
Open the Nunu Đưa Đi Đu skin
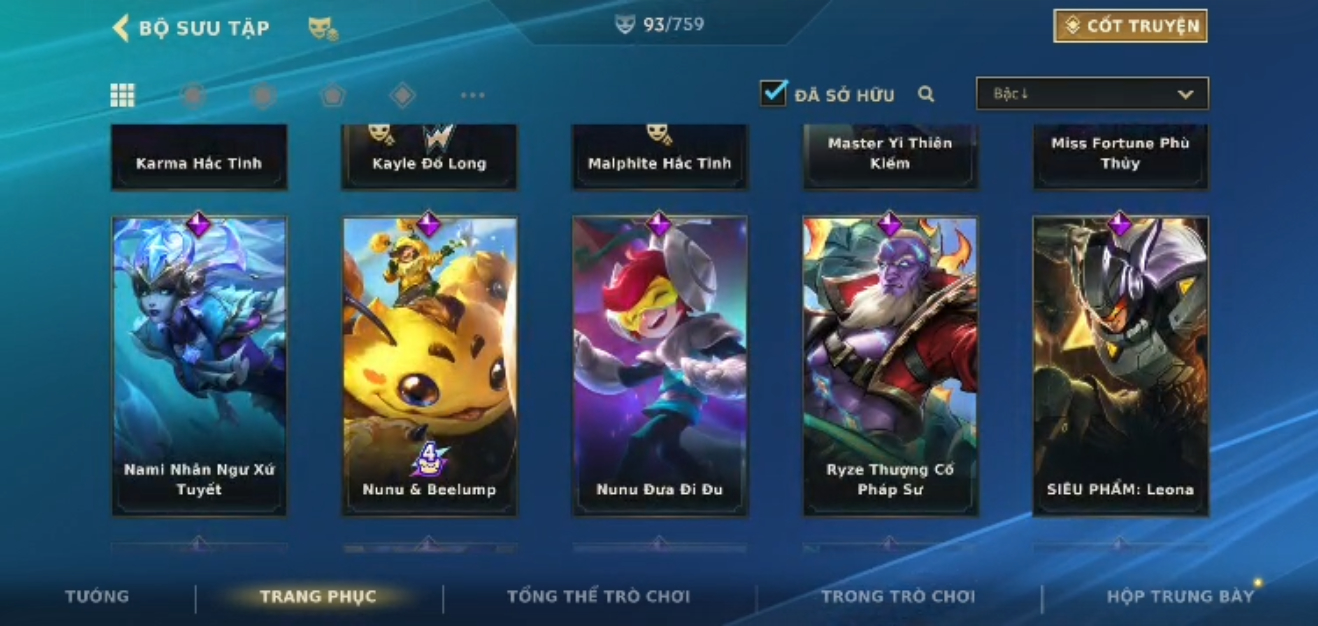[659, 365]
